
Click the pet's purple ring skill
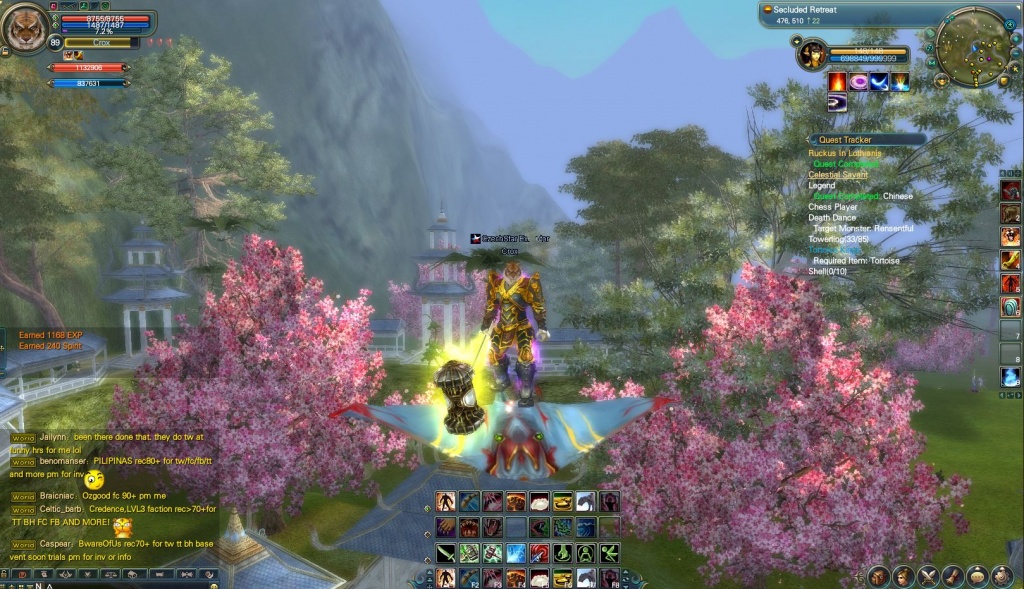[x=858, y=82]
